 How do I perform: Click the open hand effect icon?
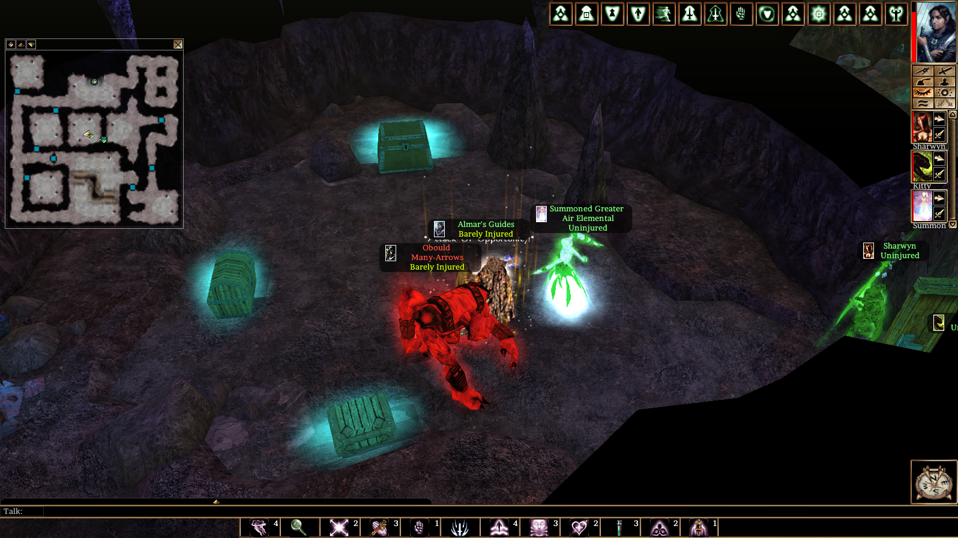(742, 14)
